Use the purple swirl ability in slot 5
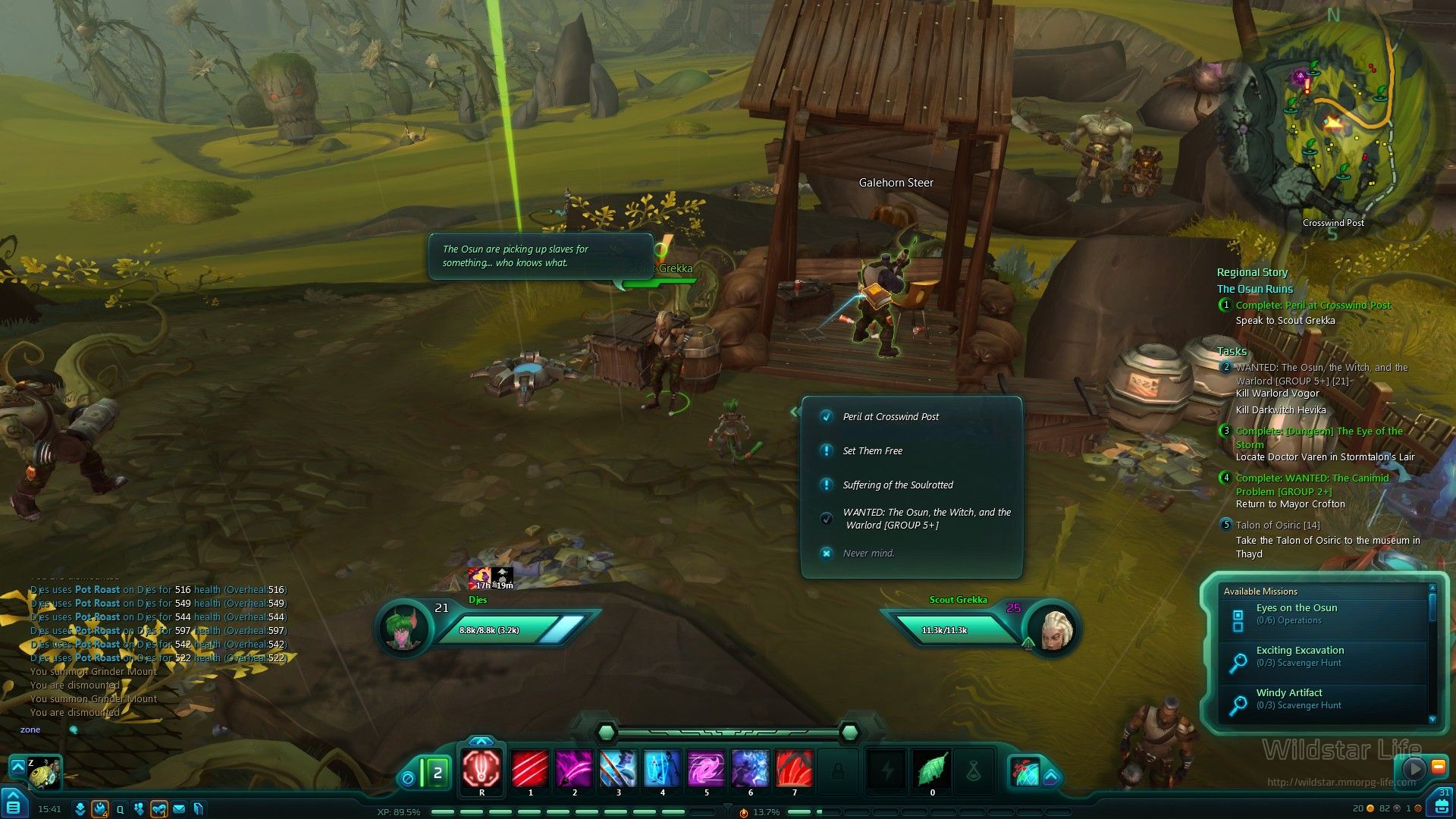Image resolution: width=1456 pixels, height=819 pixels. (x=706, y=768)
